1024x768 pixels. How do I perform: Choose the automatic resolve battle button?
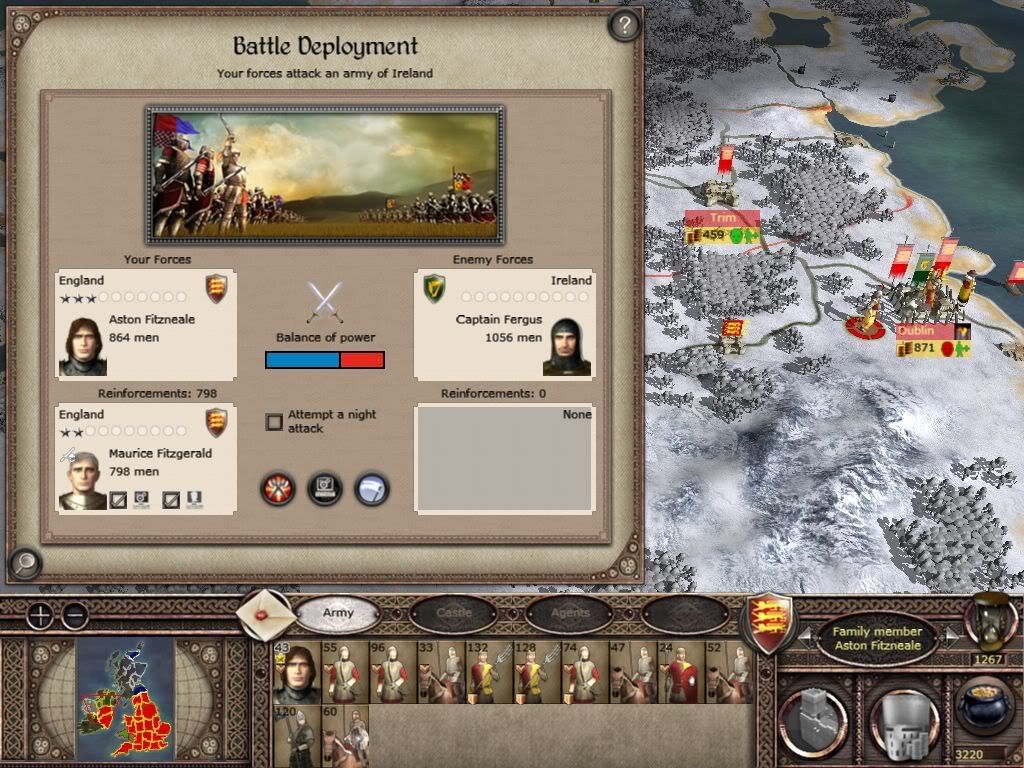325,489
